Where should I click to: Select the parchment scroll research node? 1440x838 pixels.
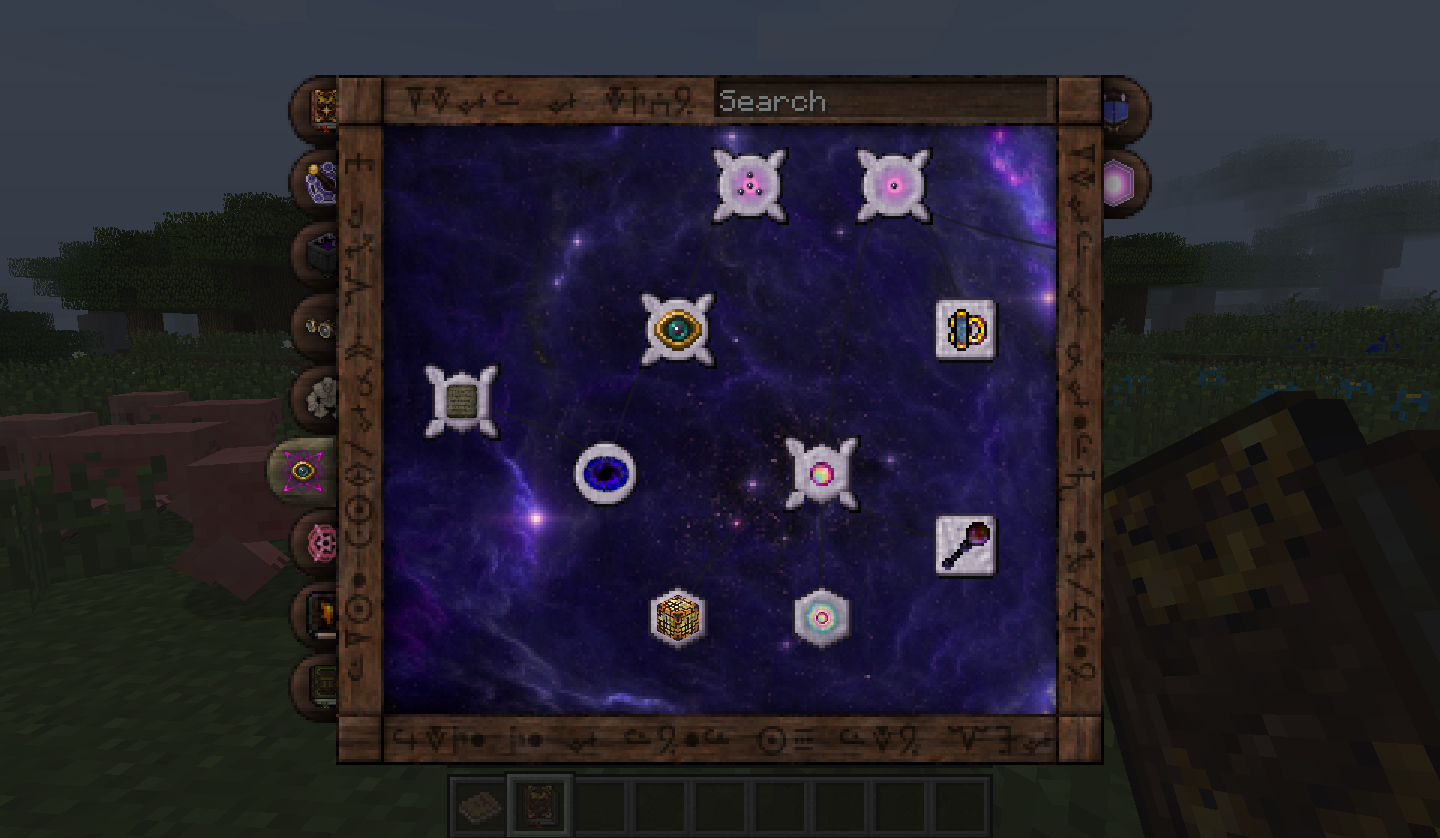point(461,401)
